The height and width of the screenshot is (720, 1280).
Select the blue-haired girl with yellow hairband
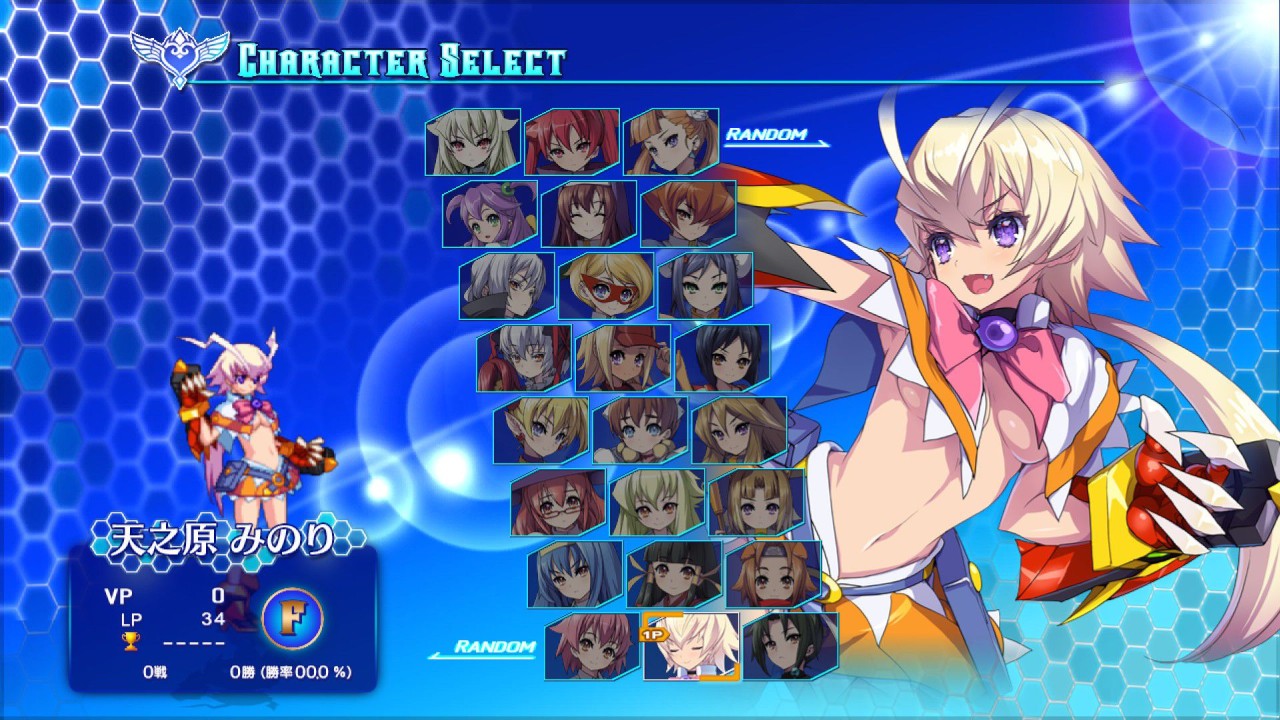point(575,574)
